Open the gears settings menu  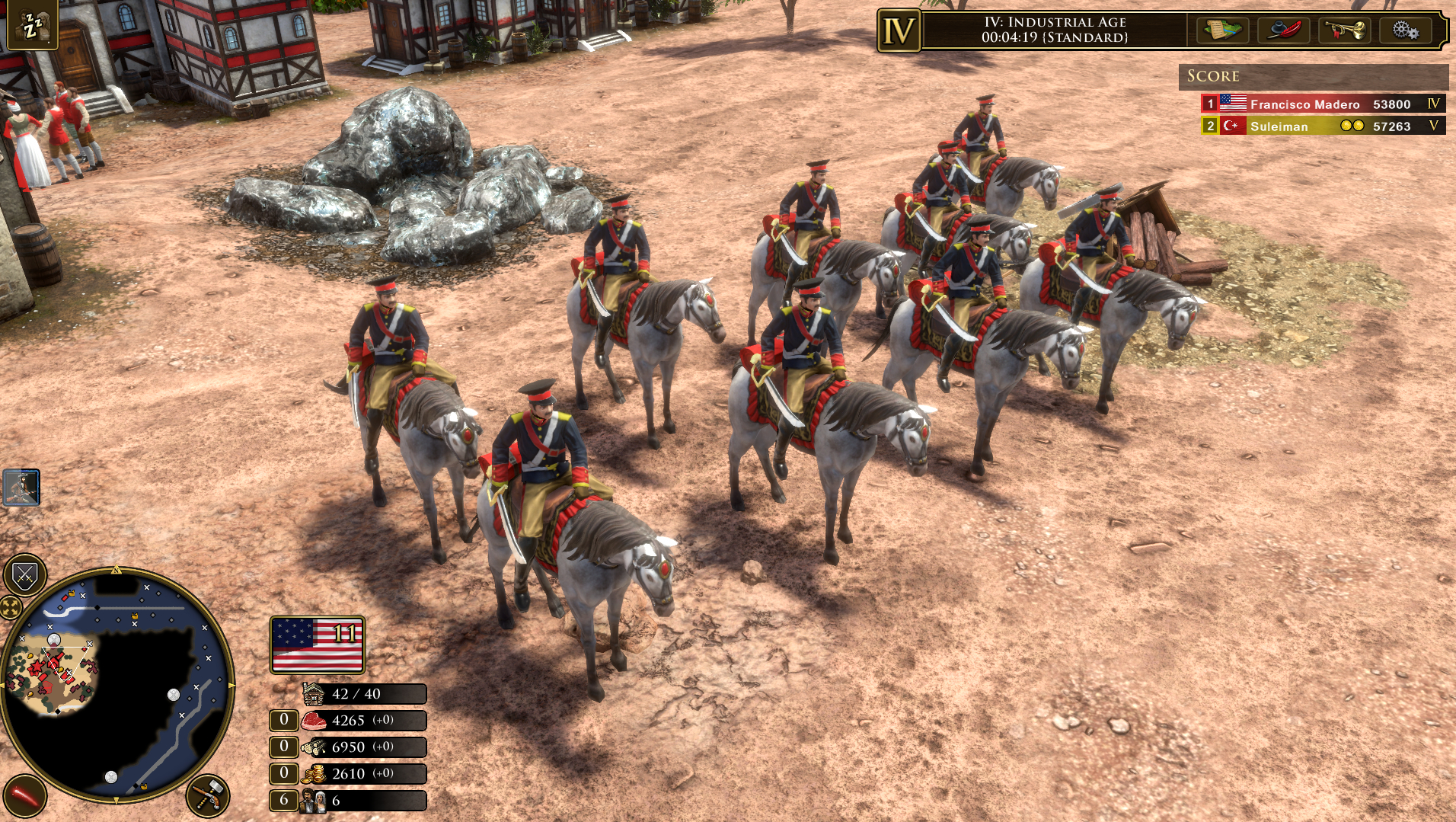click(x=1405, y=30)
